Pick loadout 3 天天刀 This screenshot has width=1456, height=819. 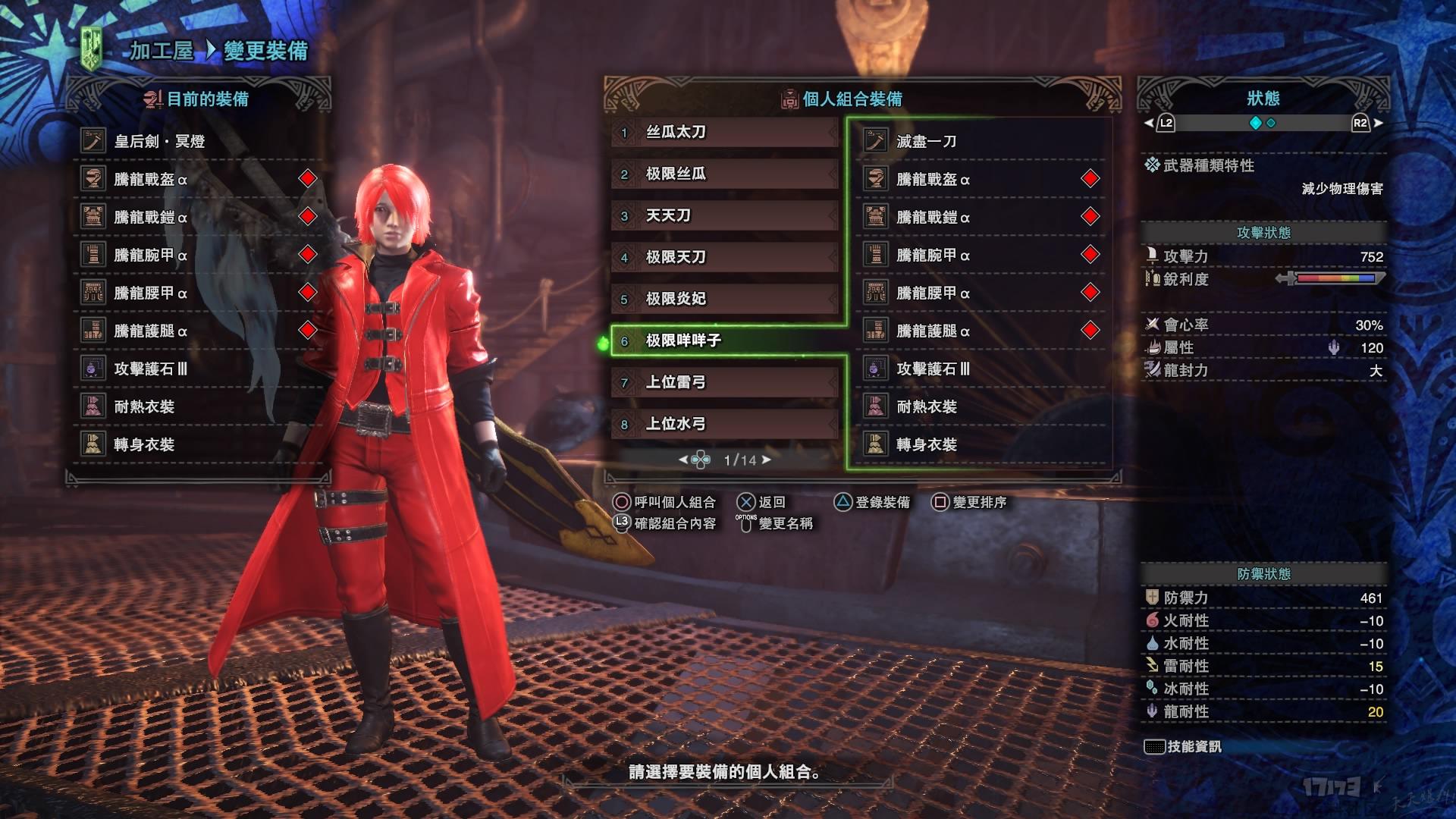click(724, 216)
